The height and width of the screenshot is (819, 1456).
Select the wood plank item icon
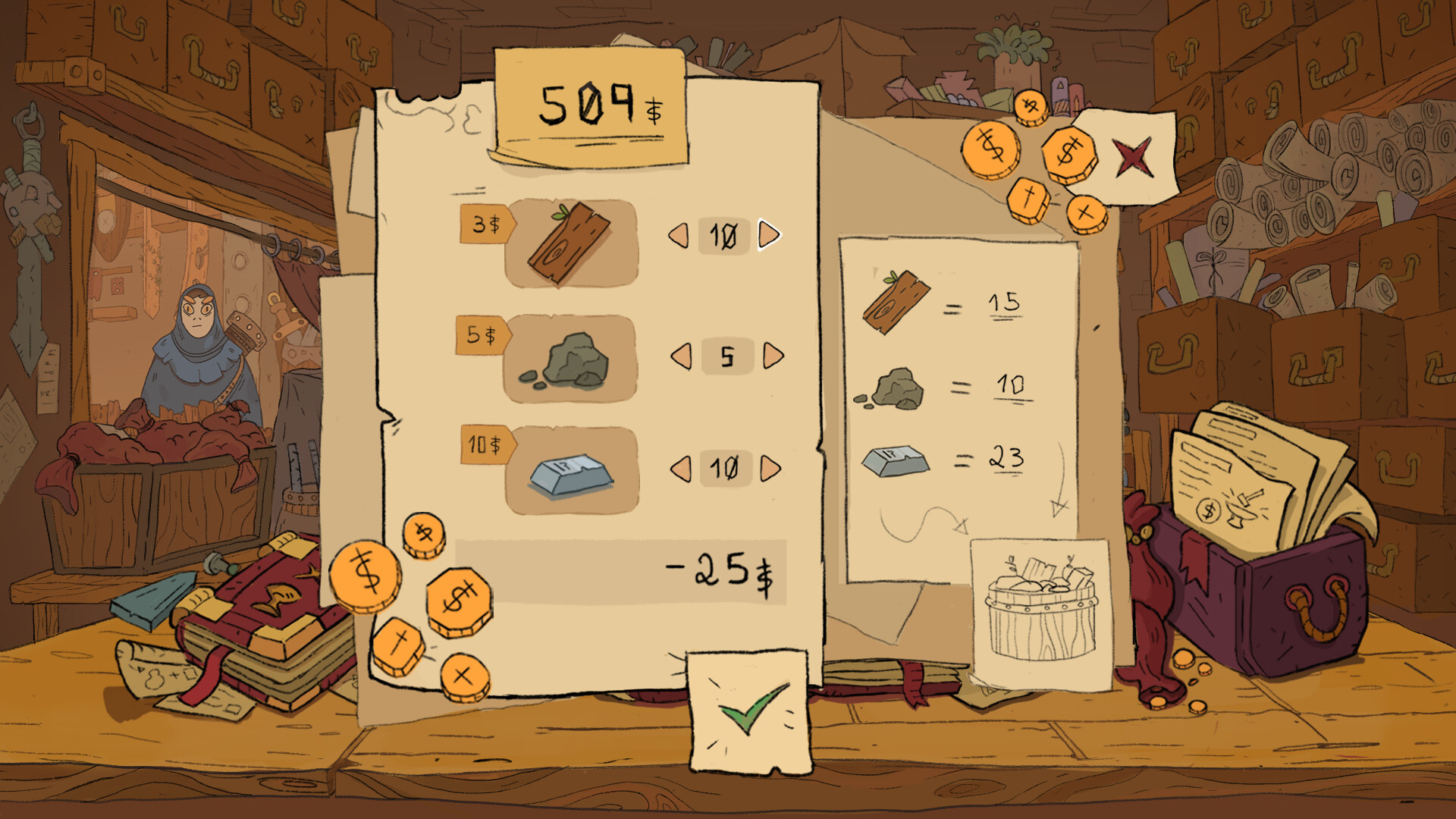click(x=569, y=246)
